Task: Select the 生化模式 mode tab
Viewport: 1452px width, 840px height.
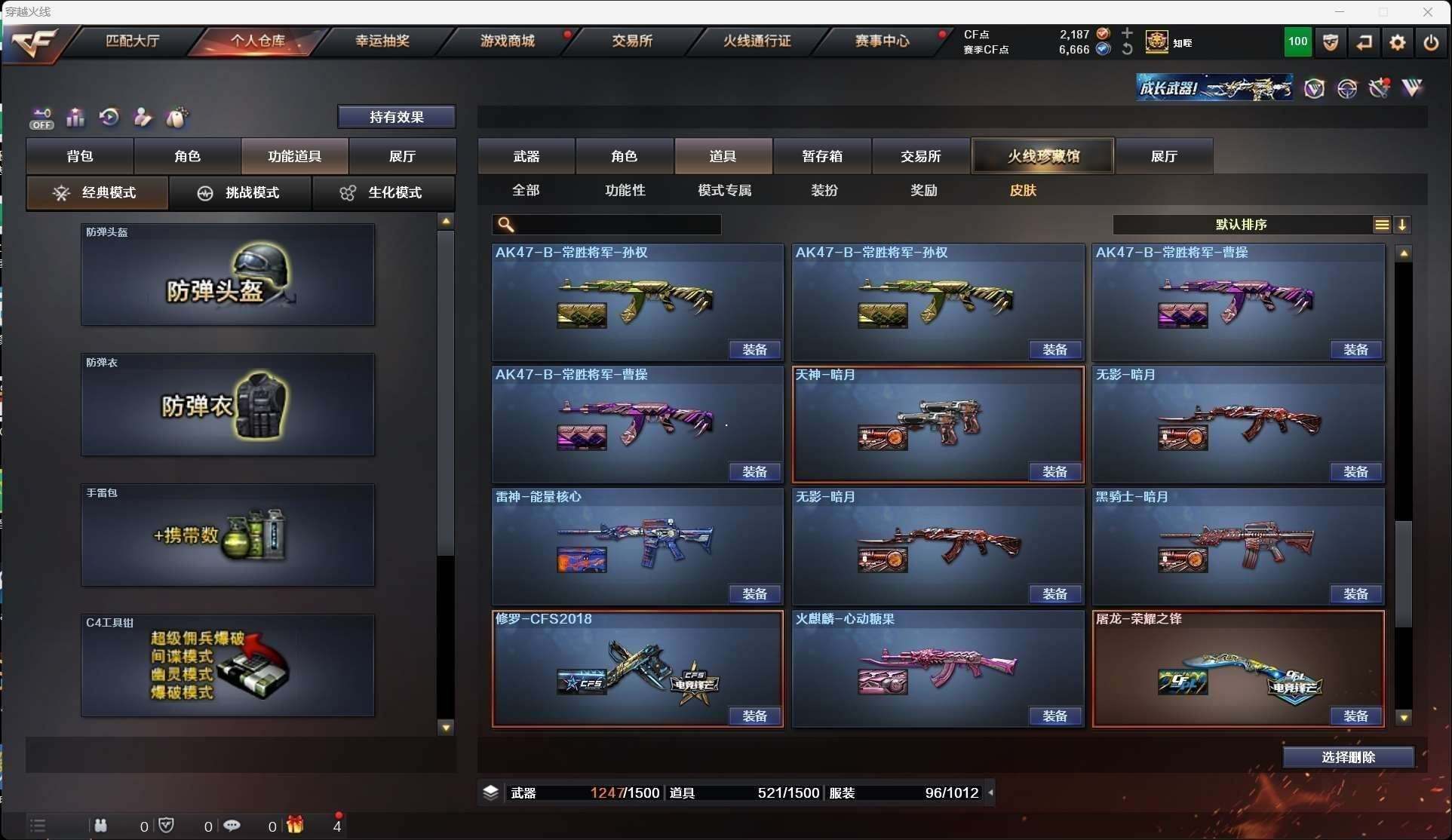Action: coord(382,192)
